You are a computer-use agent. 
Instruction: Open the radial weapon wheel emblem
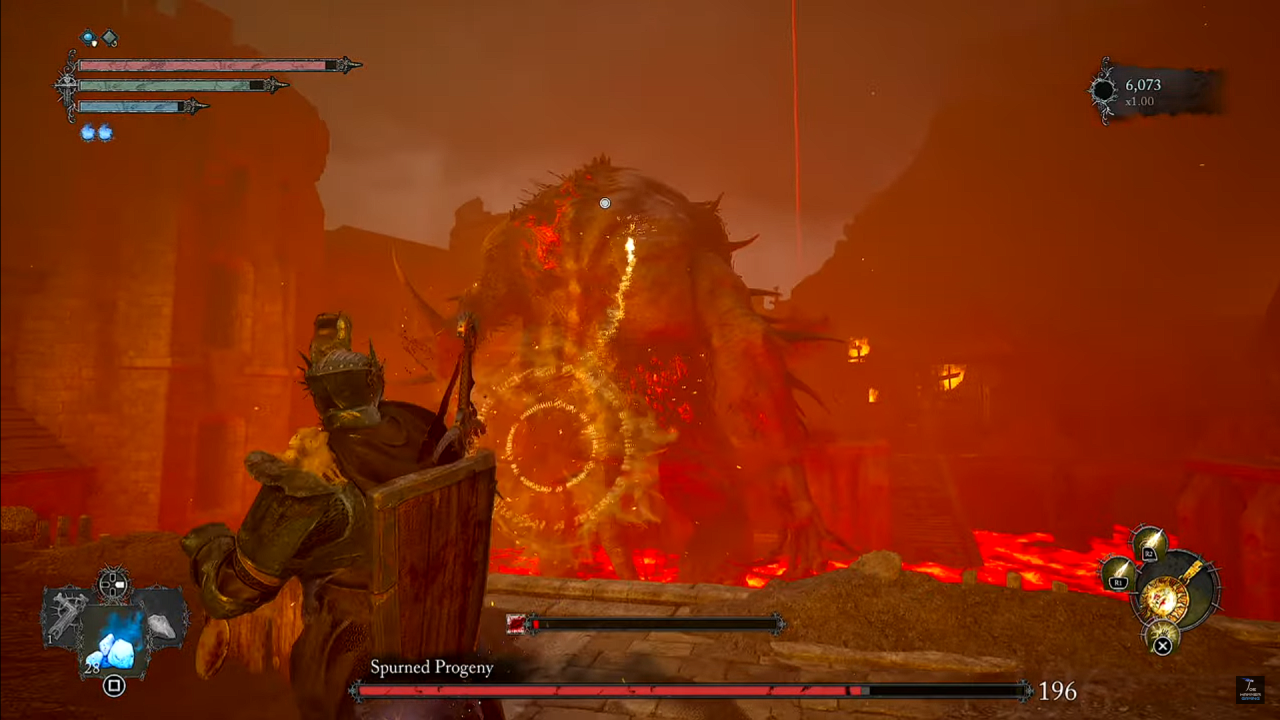(x=1169, y=597)
